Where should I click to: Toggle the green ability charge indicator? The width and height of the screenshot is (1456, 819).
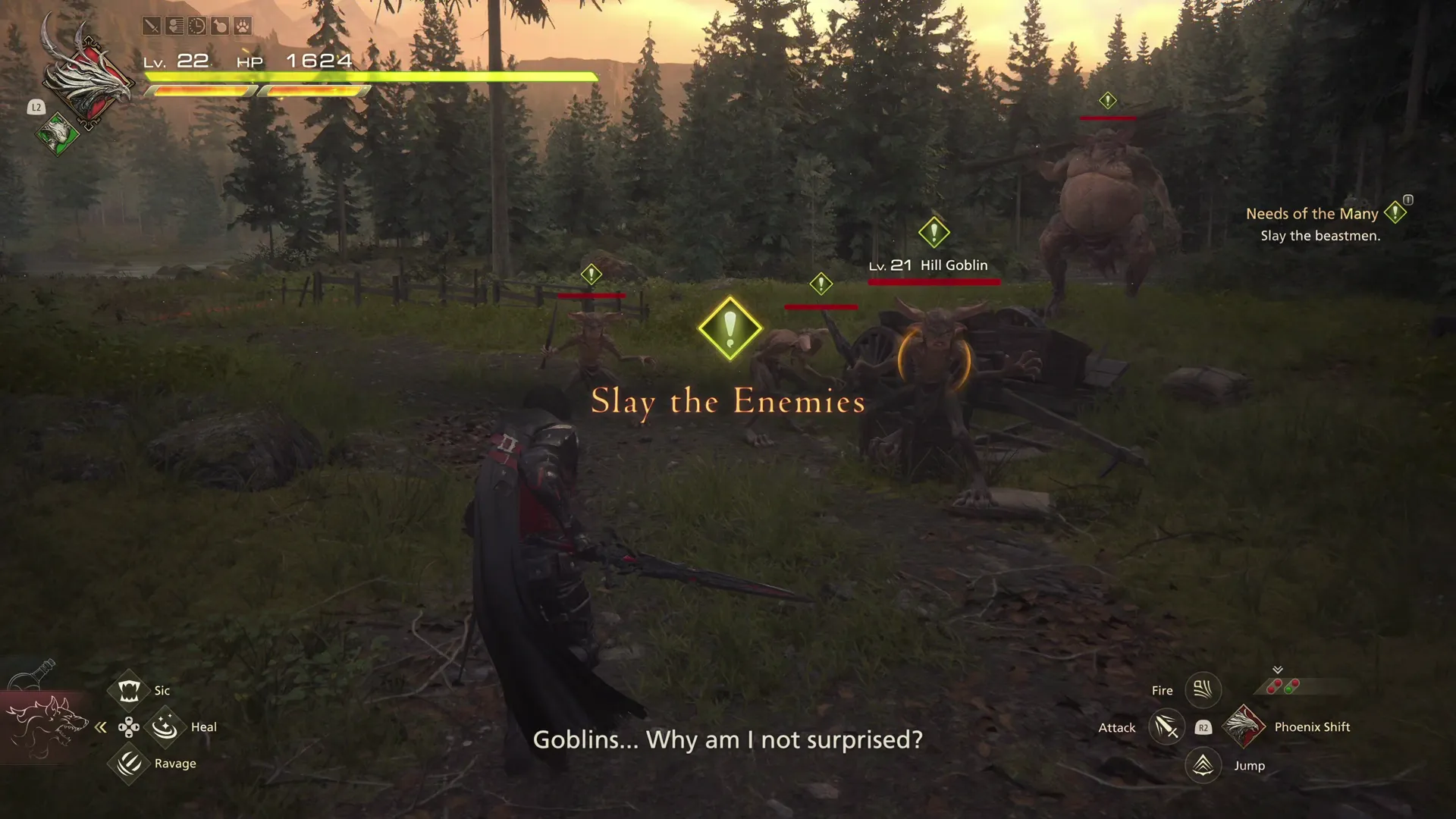click(x=1288, y=690)
